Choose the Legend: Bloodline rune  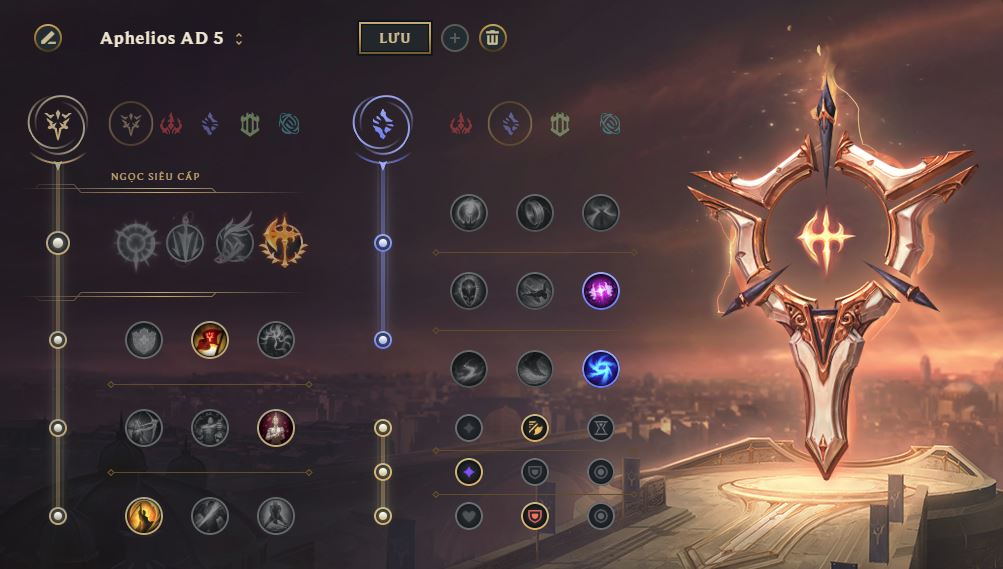click(x=276, y=428)
